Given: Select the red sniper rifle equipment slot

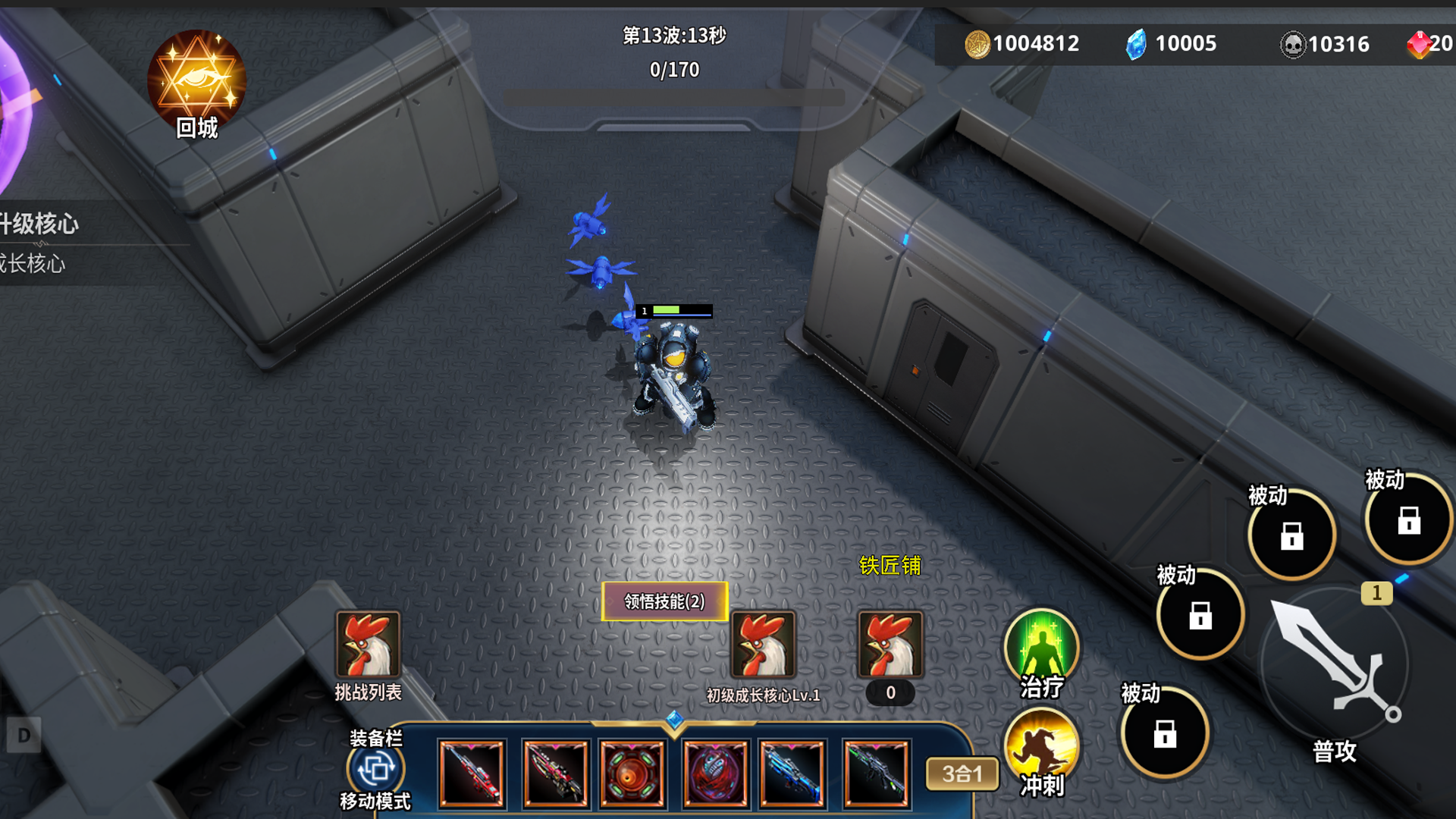Looking at the screenshot, I should pos(472,773).
